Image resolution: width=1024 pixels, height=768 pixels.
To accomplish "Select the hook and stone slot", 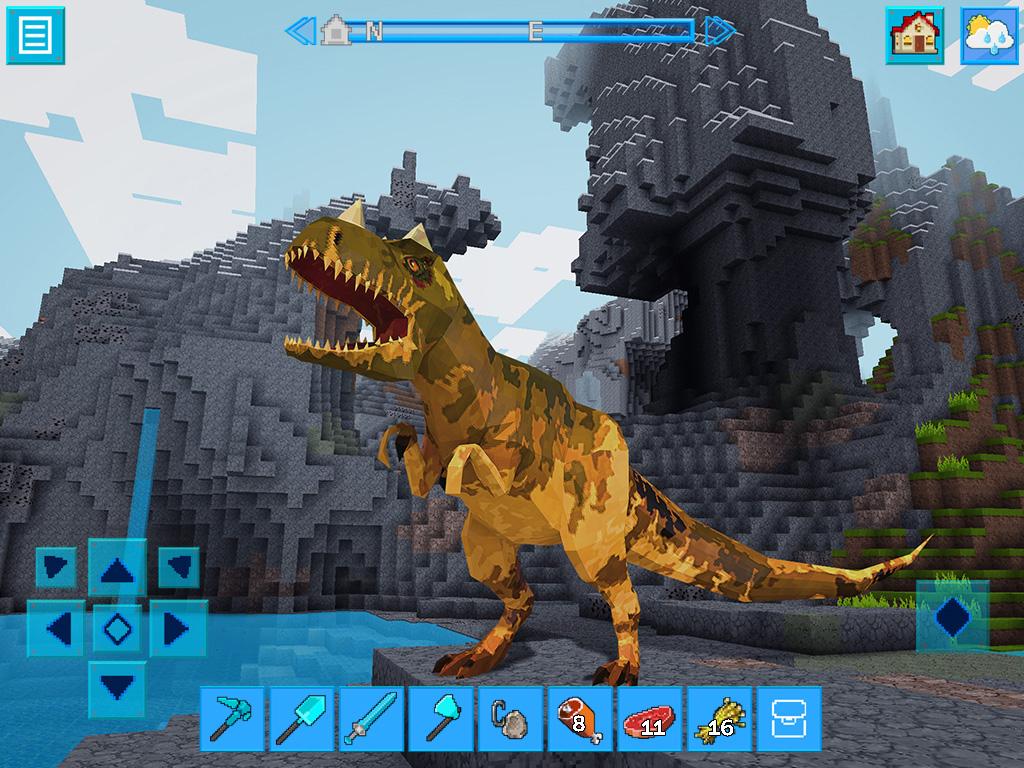I will (510, 719).
